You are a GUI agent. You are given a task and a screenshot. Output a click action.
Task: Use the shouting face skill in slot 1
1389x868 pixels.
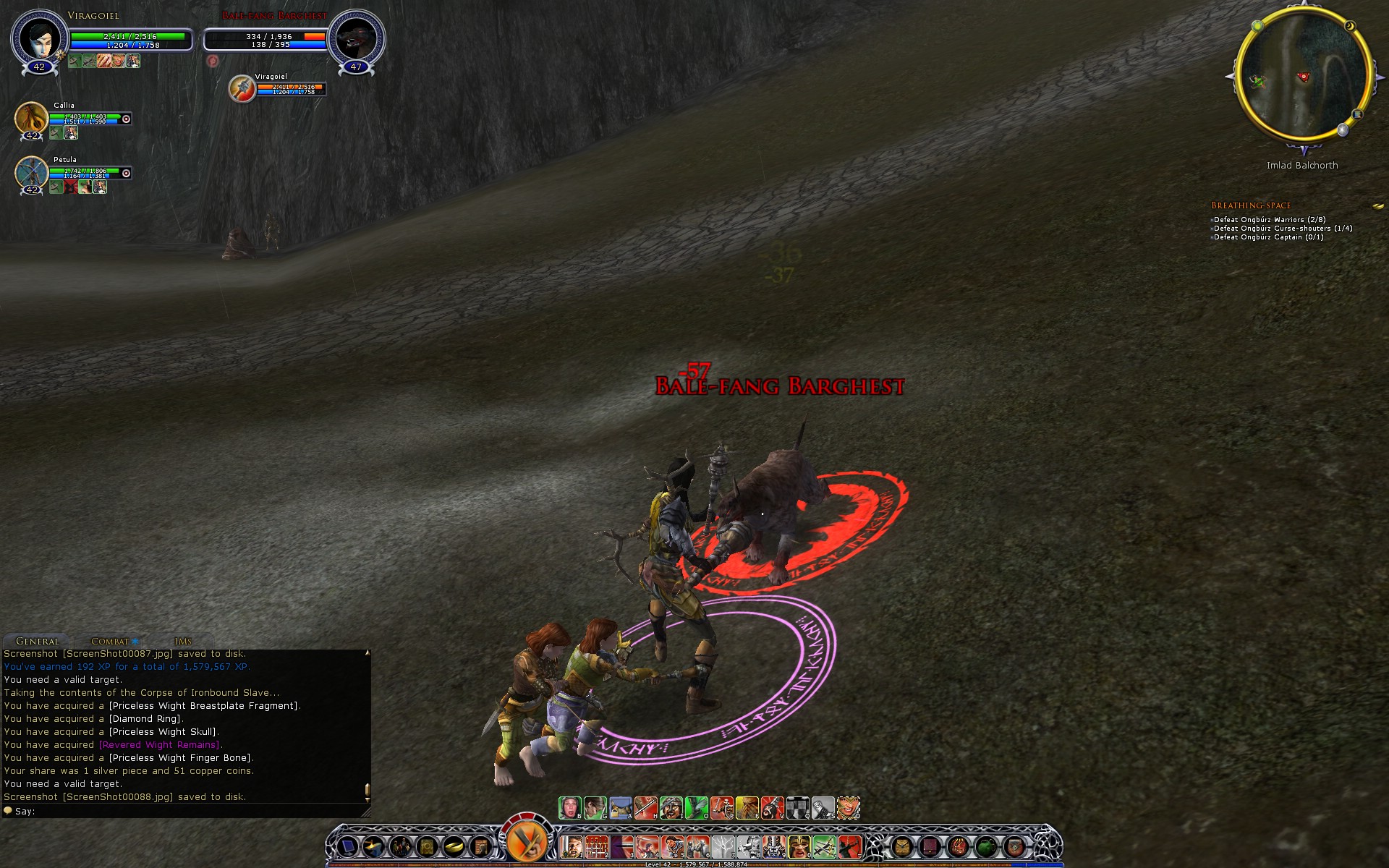click(x=572, y=846)
